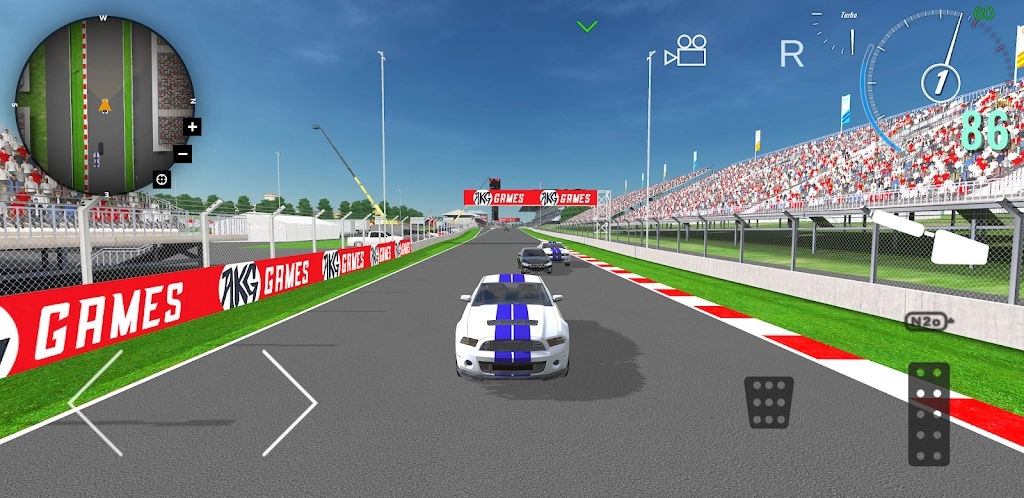
Task: Steer left with the left arrow
Action: point(96,402)
